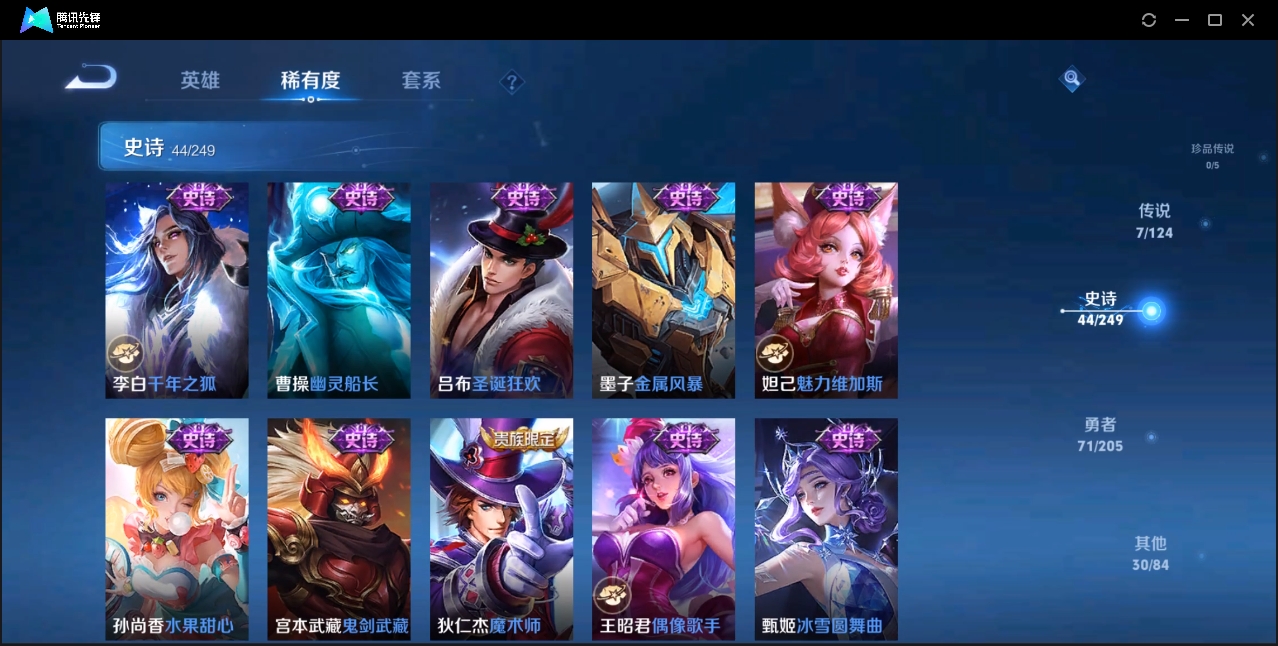This screenshot has height=646, width=1278.
Task: Select the 史诗 rarity section
Action: click(x=1101, y=309)
